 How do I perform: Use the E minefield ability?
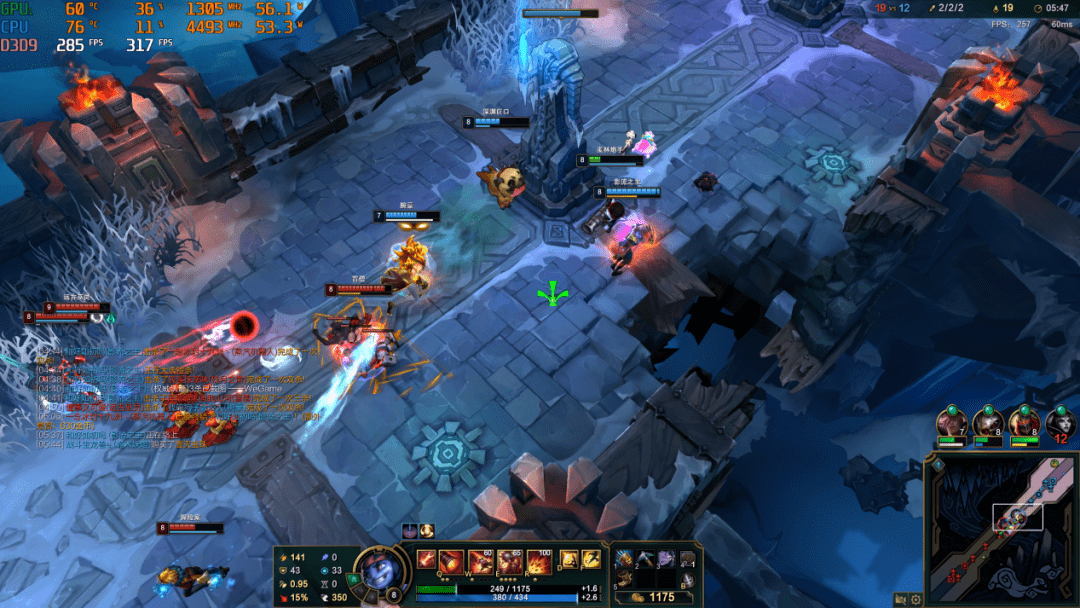510,561
